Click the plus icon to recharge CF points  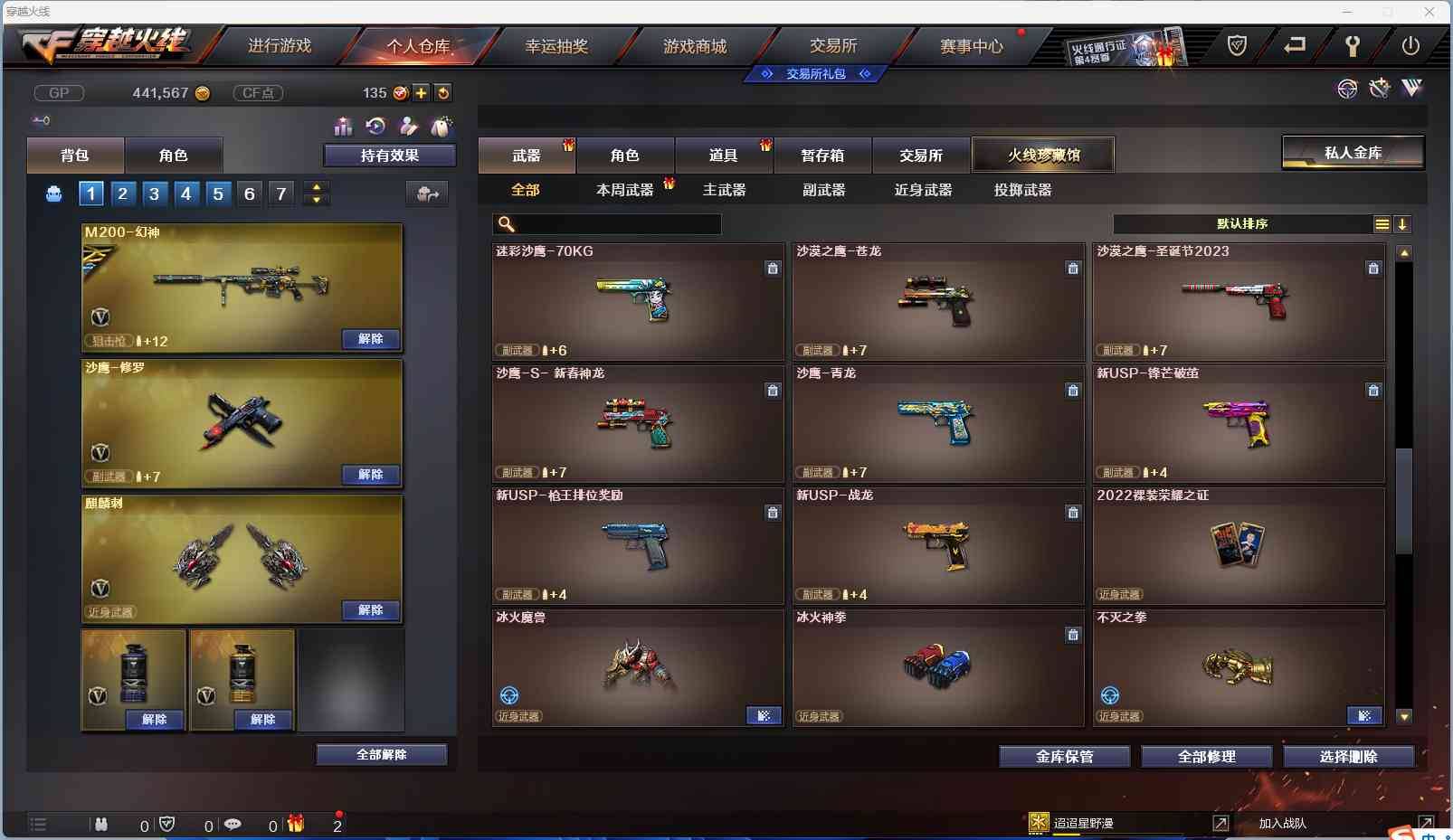click(x=423, y=92)
